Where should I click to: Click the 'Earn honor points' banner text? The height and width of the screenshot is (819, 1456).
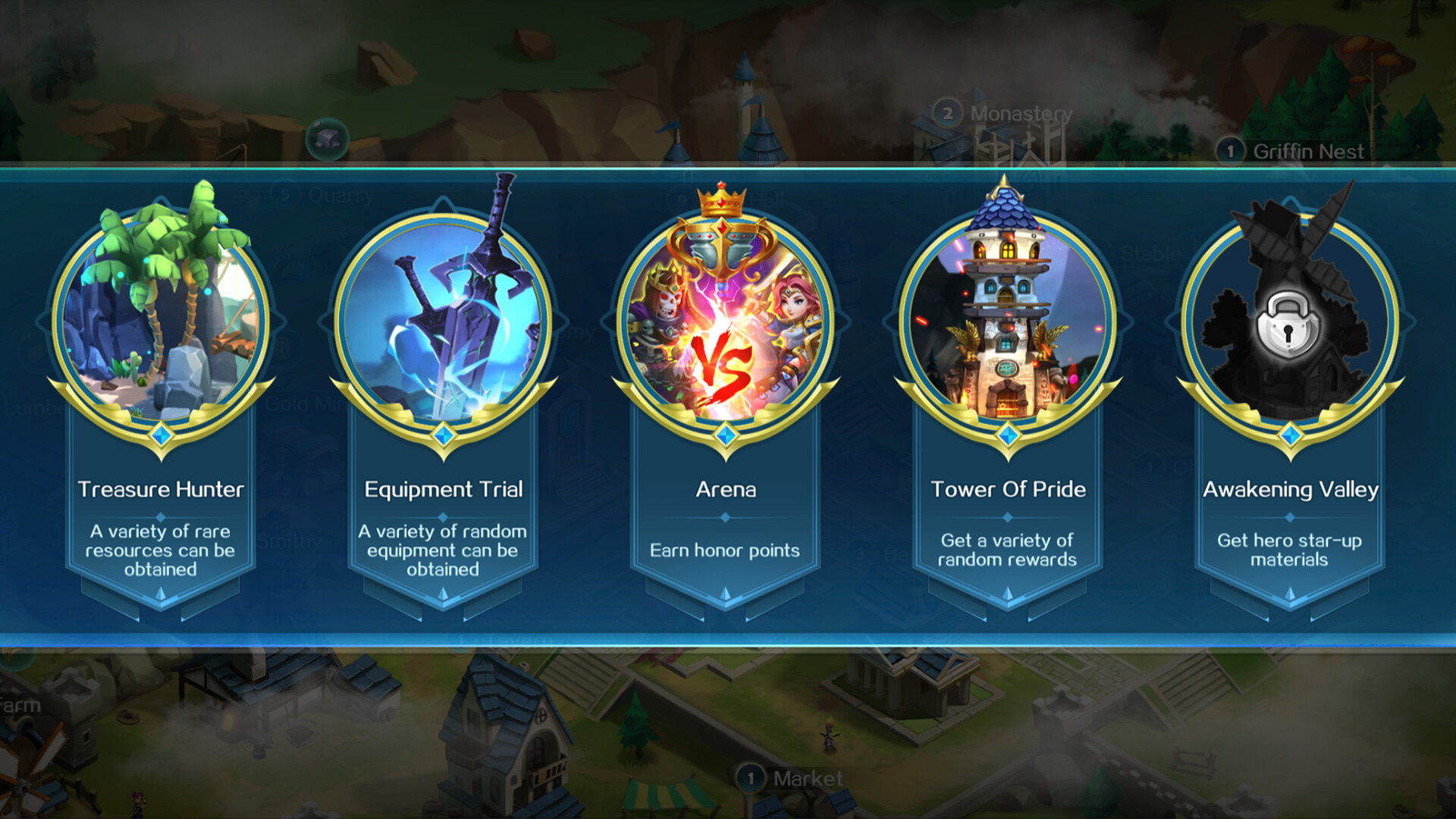726,551
